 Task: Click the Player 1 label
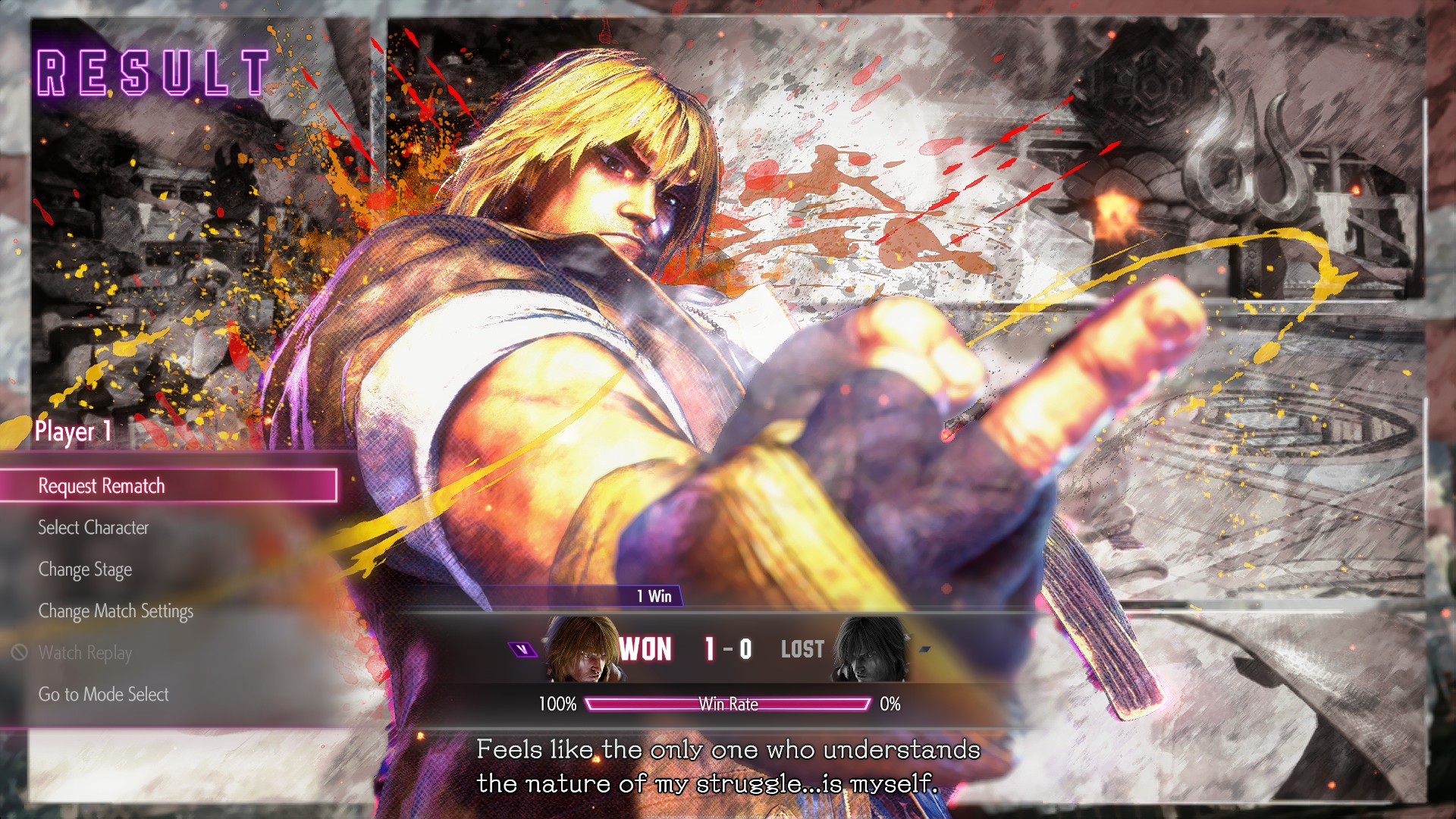(x=72, y=433)
